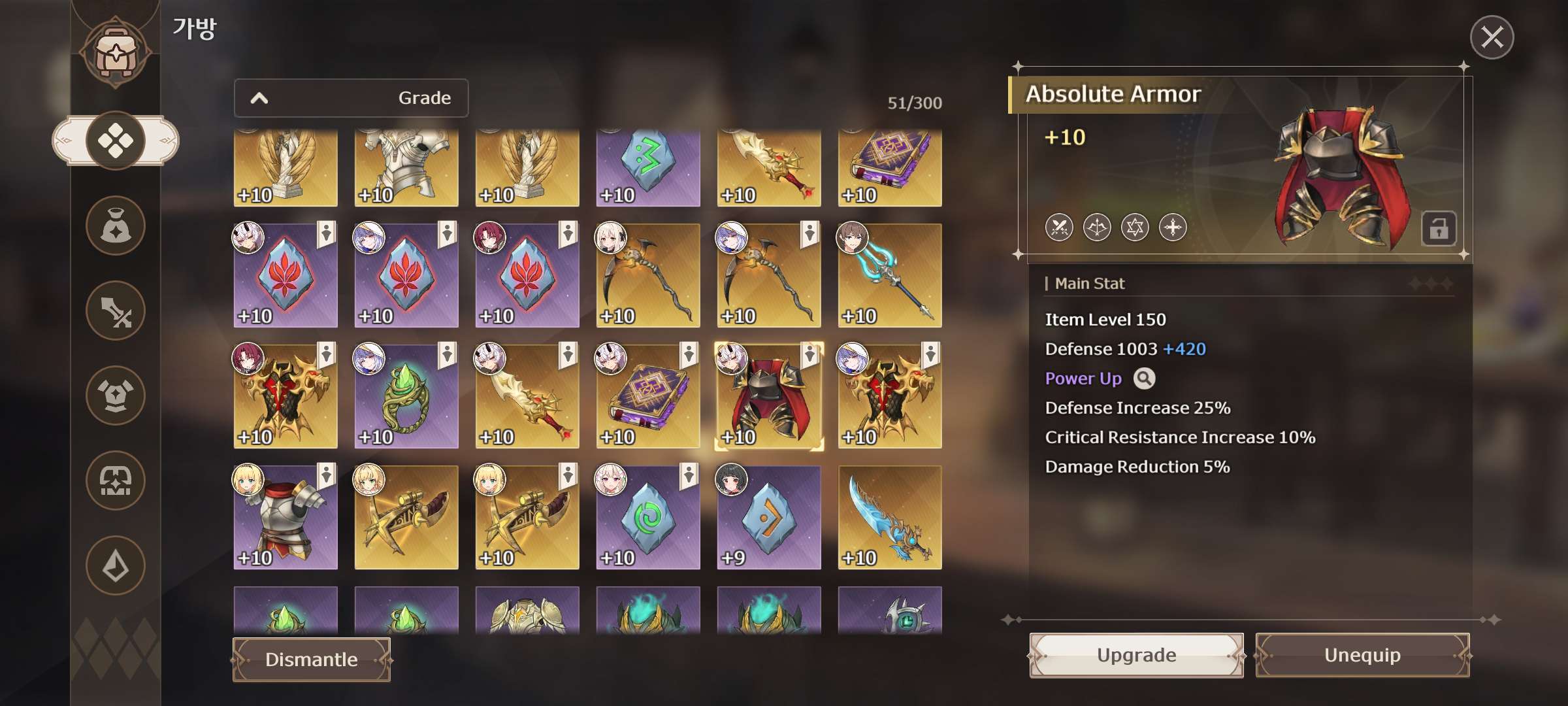Open the Dismantle option
This screenshot has height=706, width=1568.
click(x=312, y=660)
